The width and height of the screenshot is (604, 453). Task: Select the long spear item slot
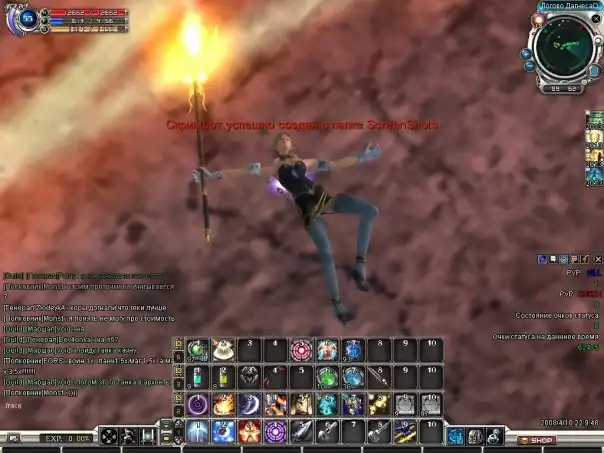tap(379, 377)
